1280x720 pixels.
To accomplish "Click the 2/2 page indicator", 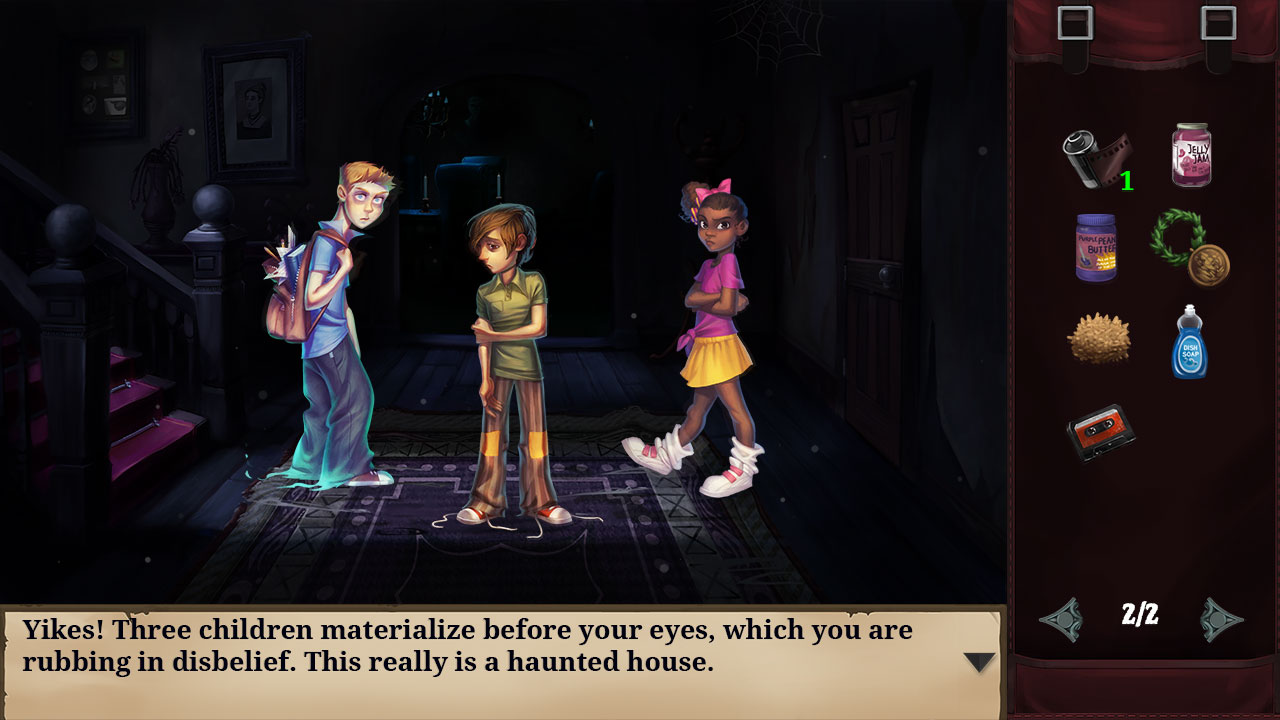I will coord(1142,618).
